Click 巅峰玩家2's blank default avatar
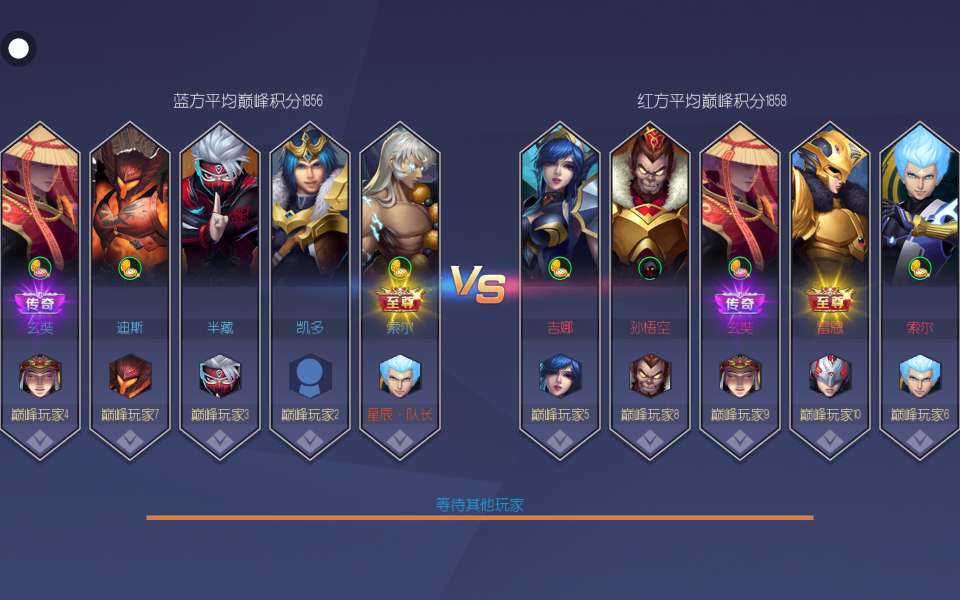 (310, 376)
